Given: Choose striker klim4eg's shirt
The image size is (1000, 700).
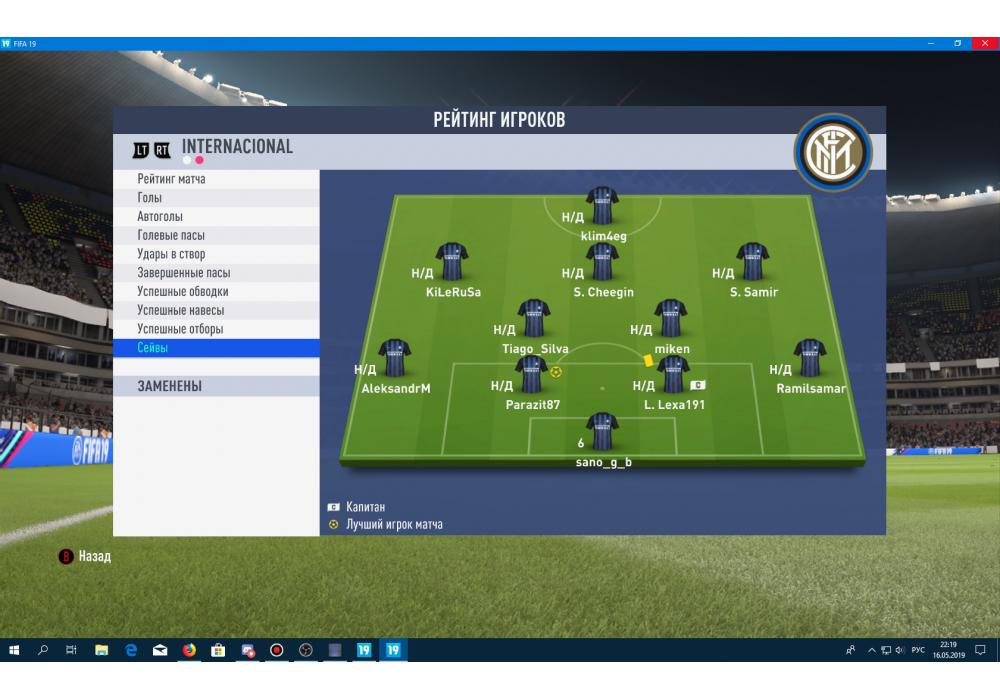Looking at the screenshot, I should coord(602,205).
